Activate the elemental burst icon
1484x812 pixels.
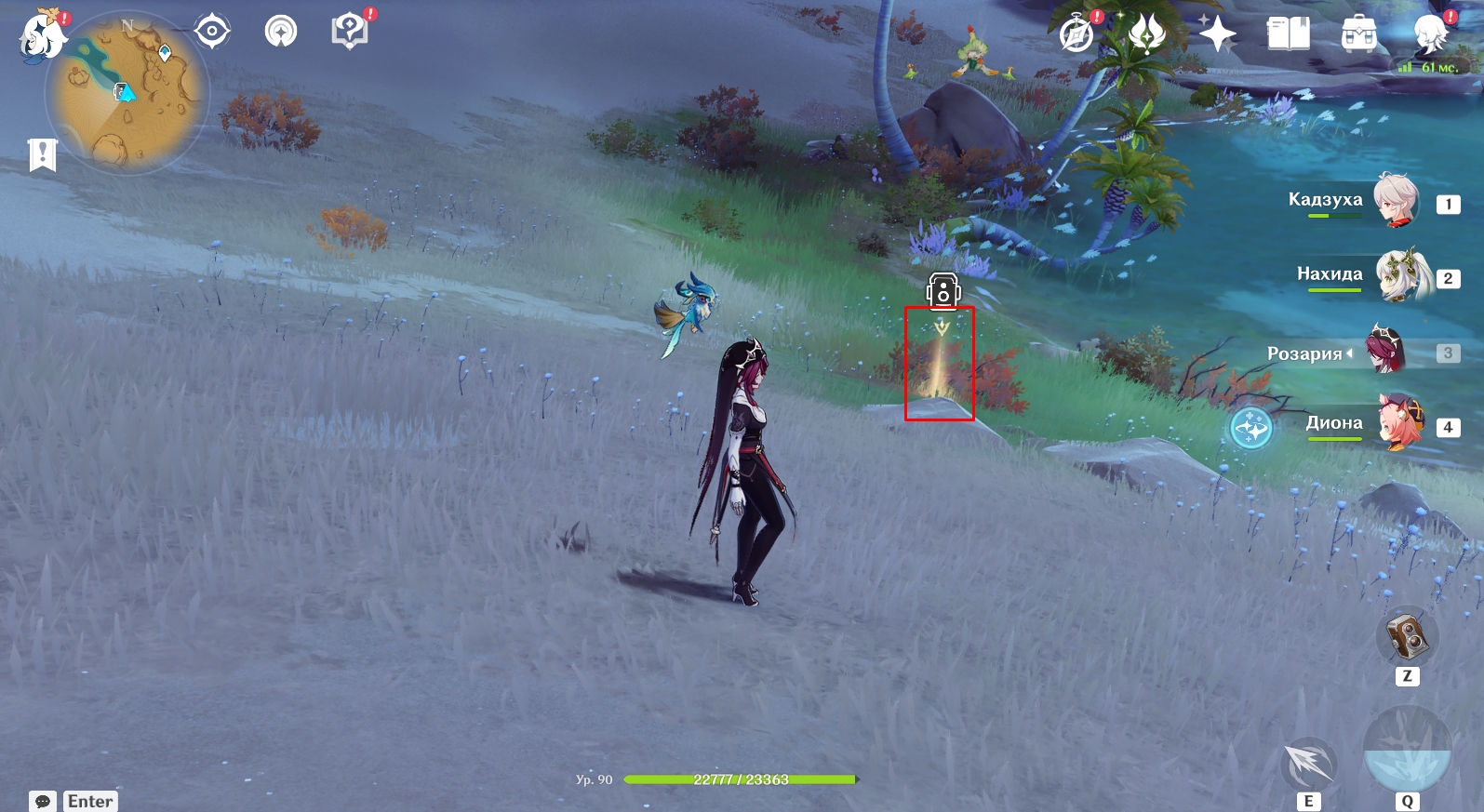[x=1407, y=752]
